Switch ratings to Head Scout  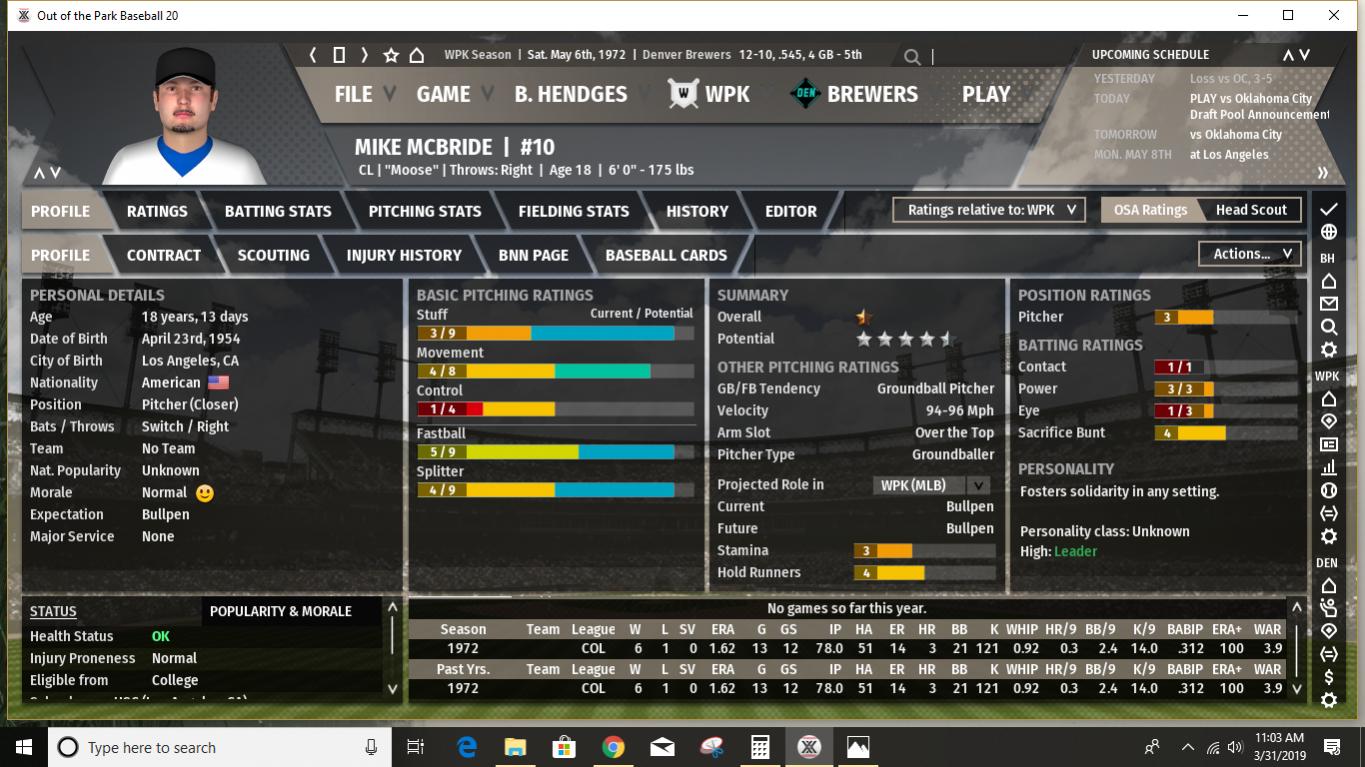tap(1251, 210)
